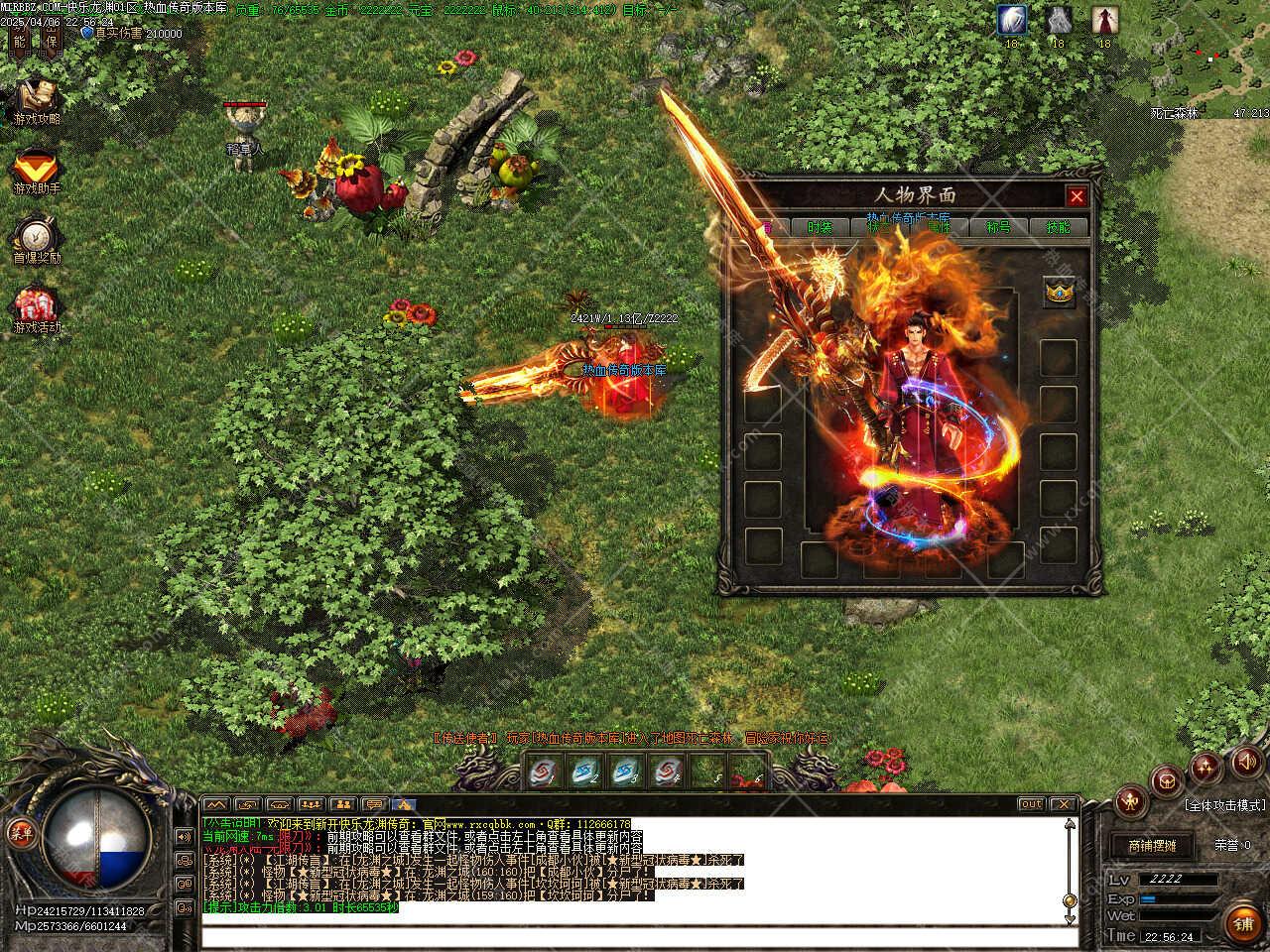Click the chat window out button
Viewport: 1270px width, 952px height.
(1031, 804)
